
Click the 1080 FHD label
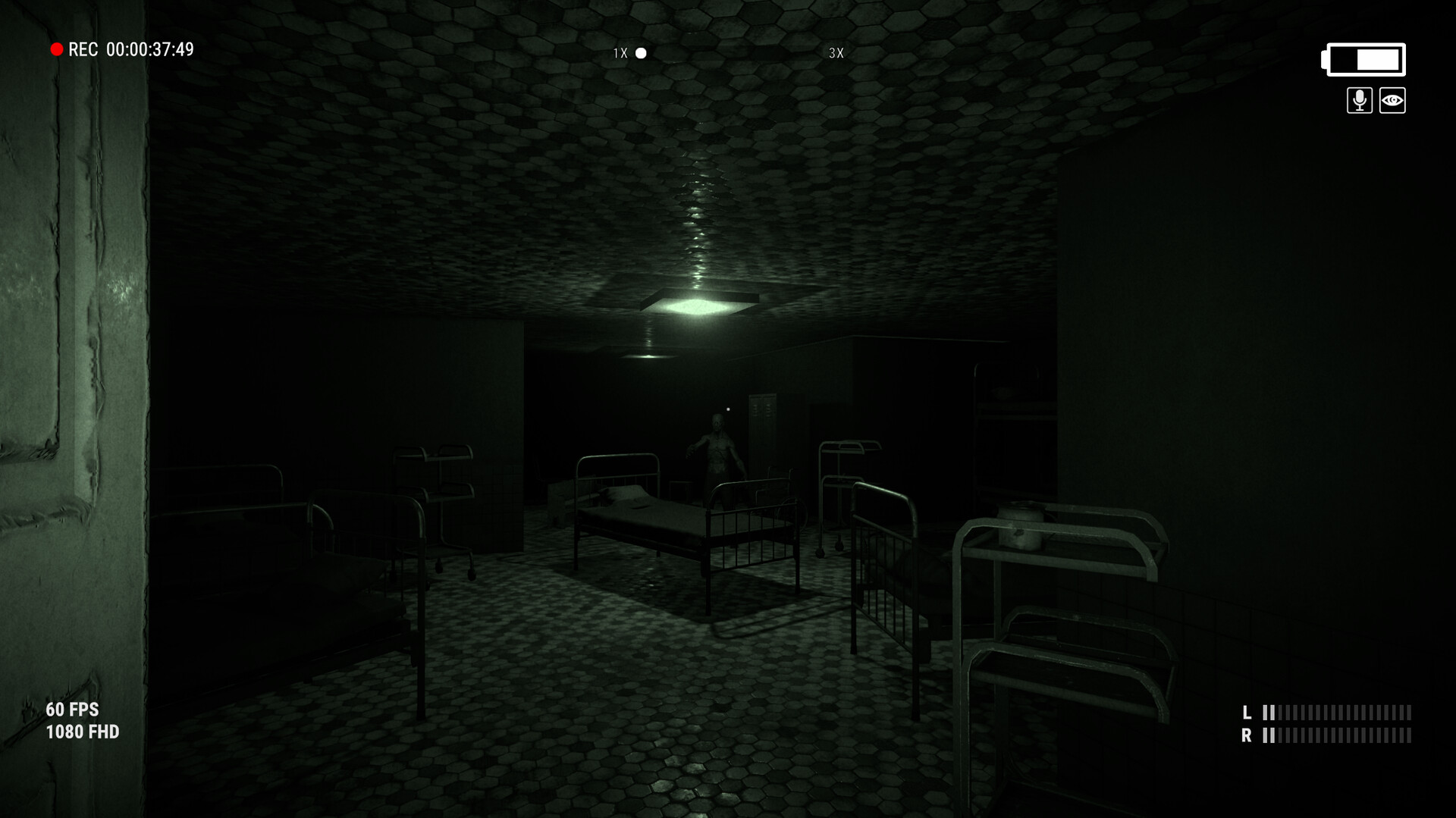point(82,732)
